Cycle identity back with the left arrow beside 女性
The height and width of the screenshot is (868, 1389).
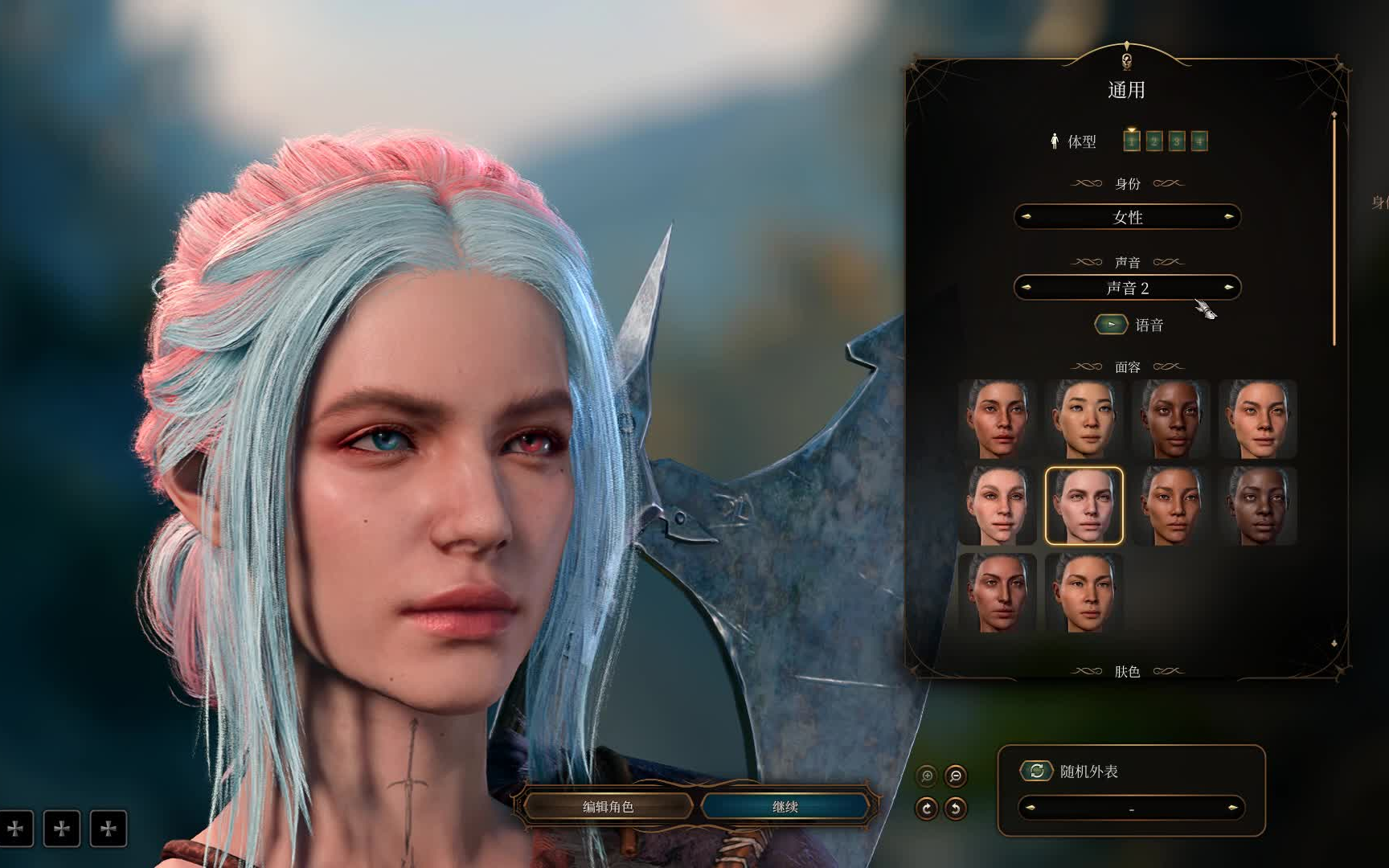(x=1026, y=217)
